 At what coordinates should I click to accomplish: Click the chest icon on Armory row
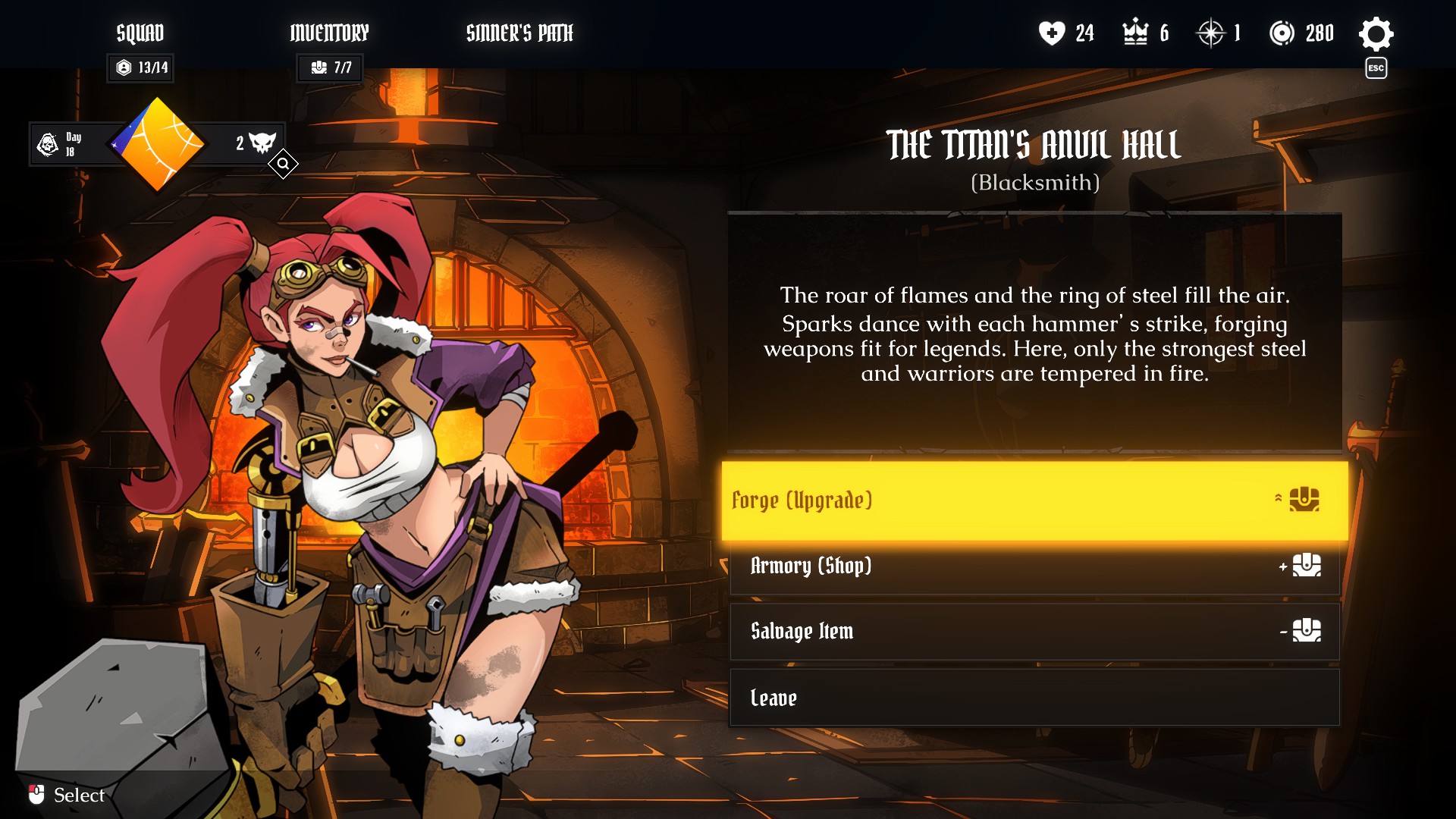1307,566
